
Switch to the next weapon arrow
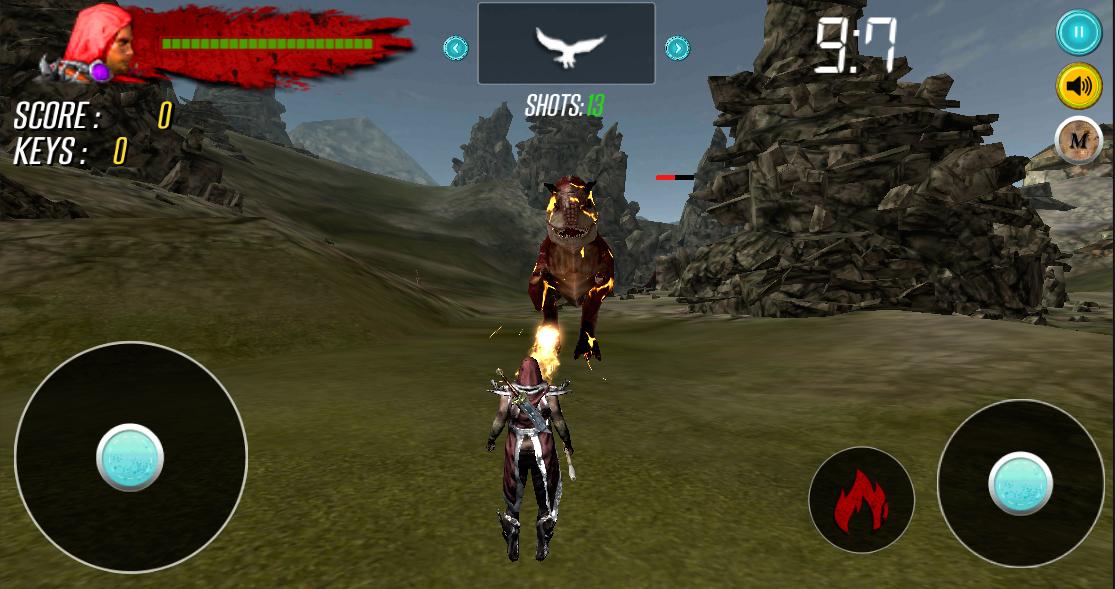point(677,47)
